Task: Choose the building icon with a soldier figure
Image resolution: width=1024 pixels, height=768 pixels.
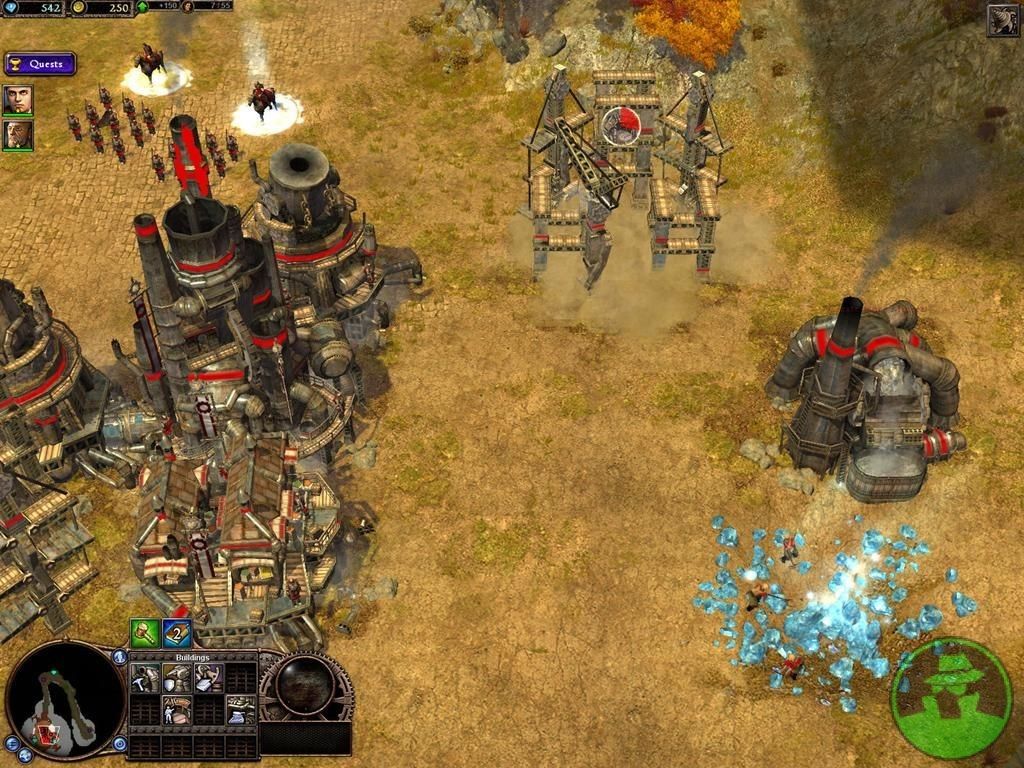Action: point(176,709)
